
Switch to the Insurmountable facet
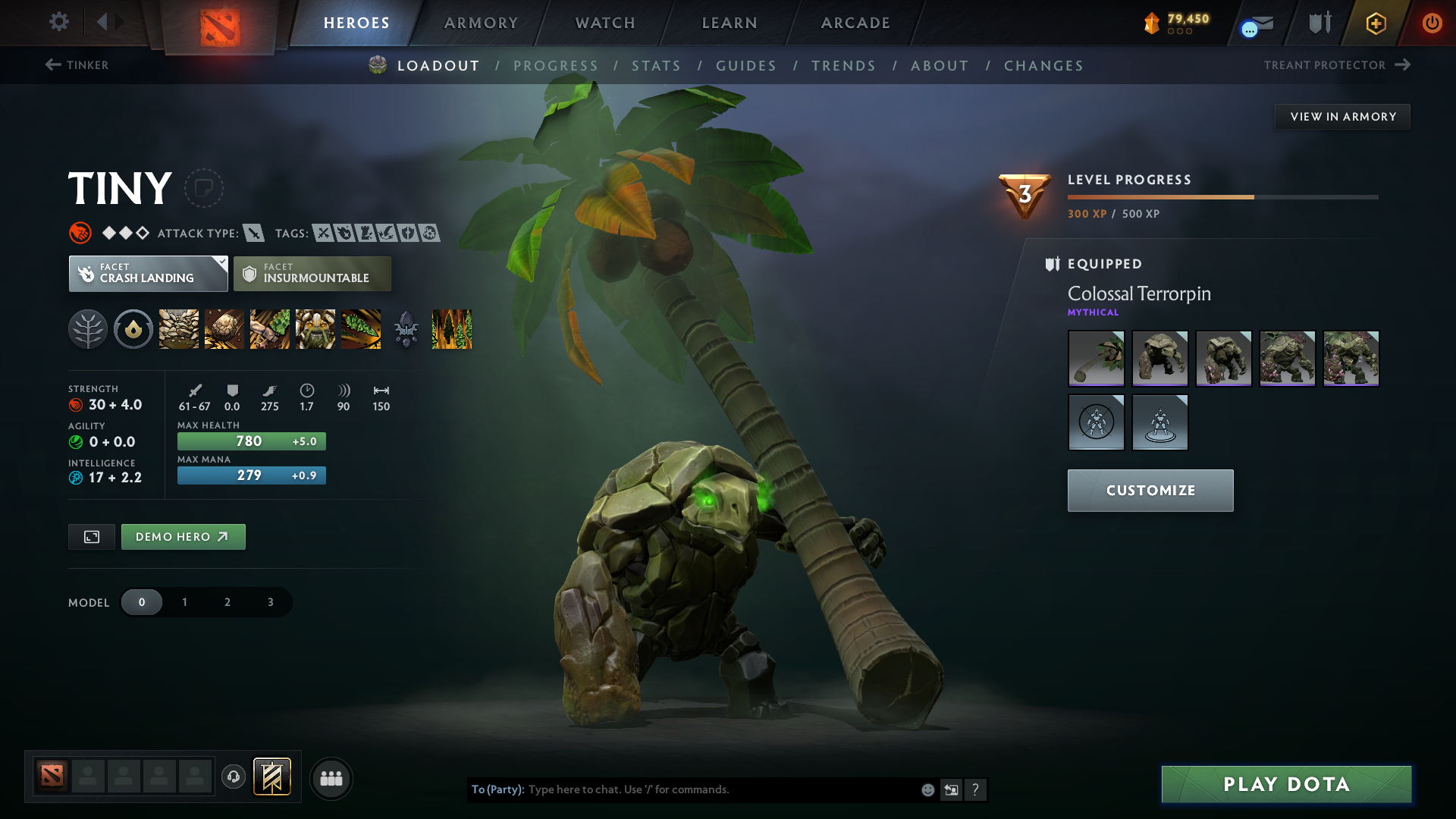[x=312, y=273]
